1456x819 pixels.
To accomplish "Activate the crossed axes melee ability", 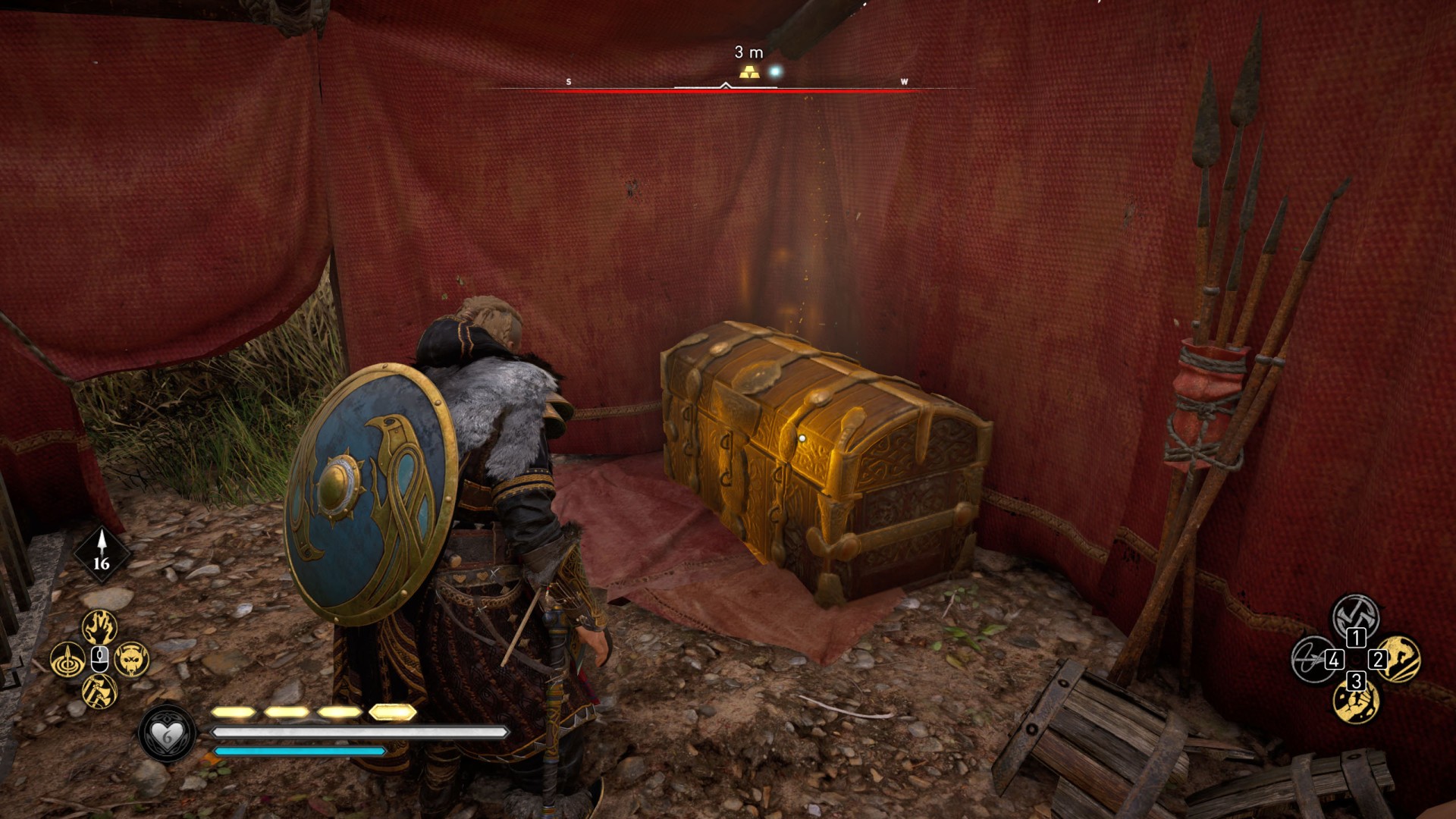I will [x=1355, y=614].
